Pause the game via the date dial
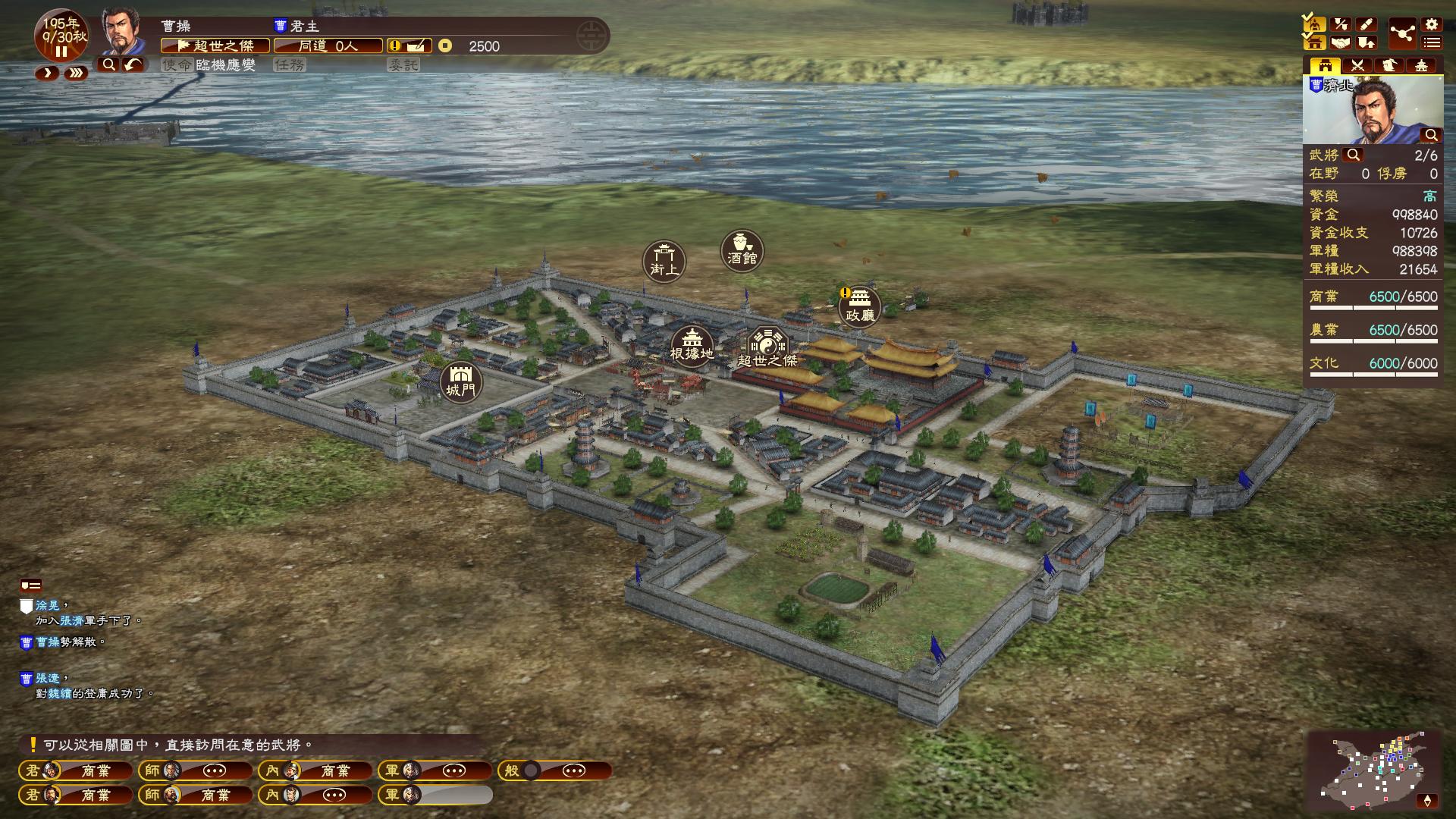The width and height of the screenshot is (1456, 819). coord(61,52)
